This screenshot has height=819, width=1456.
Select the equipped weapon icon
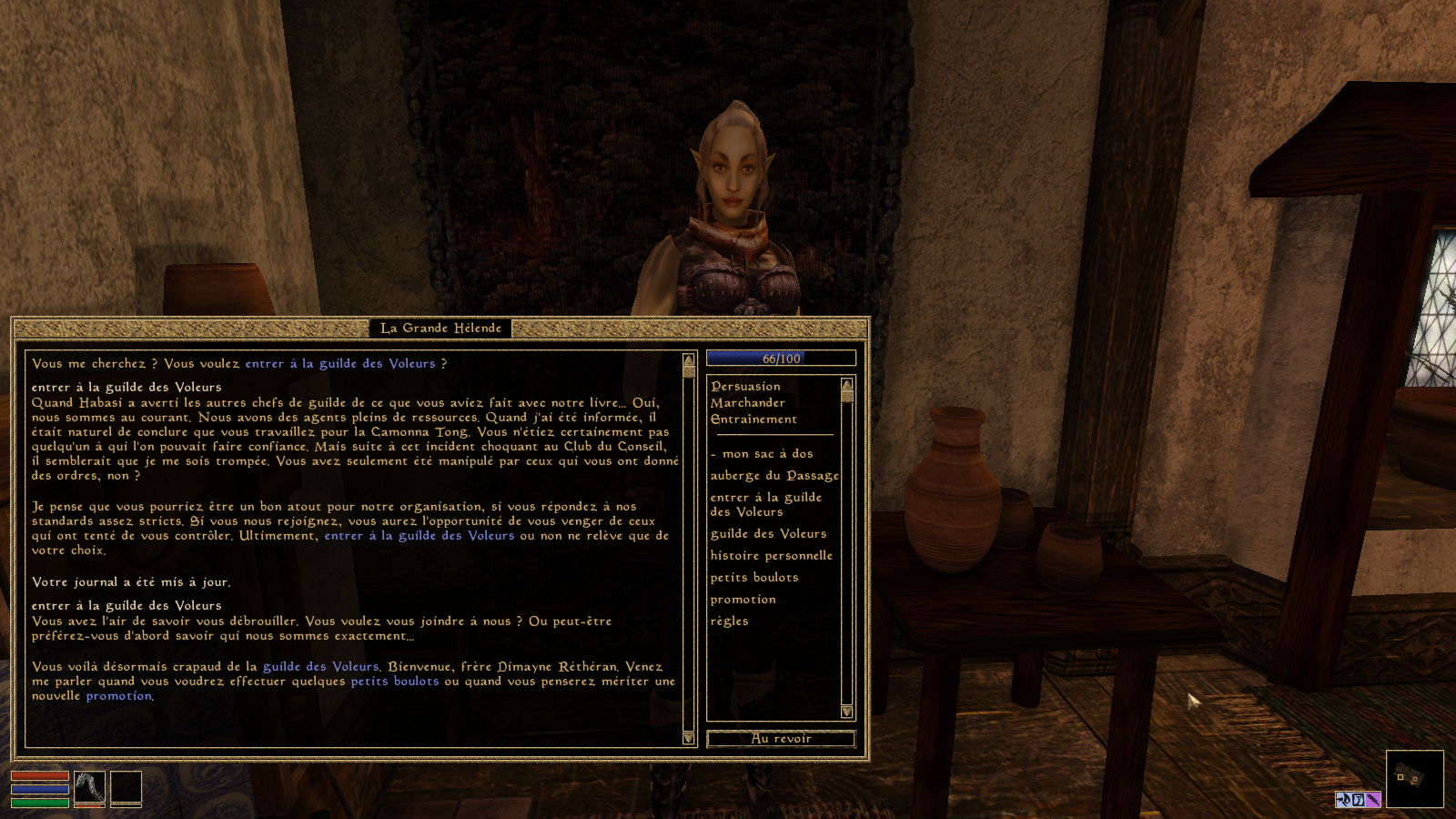89,788
